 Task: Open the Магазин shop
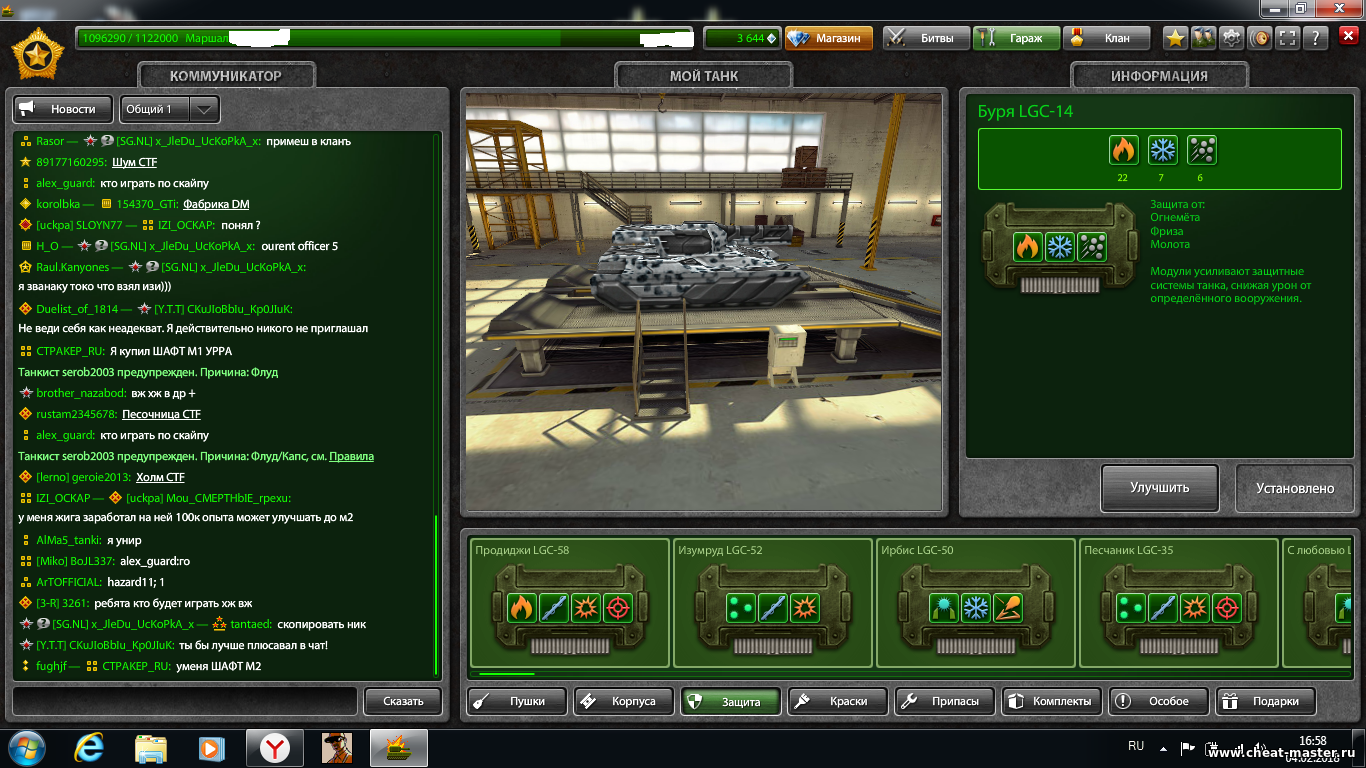[829, 38]
